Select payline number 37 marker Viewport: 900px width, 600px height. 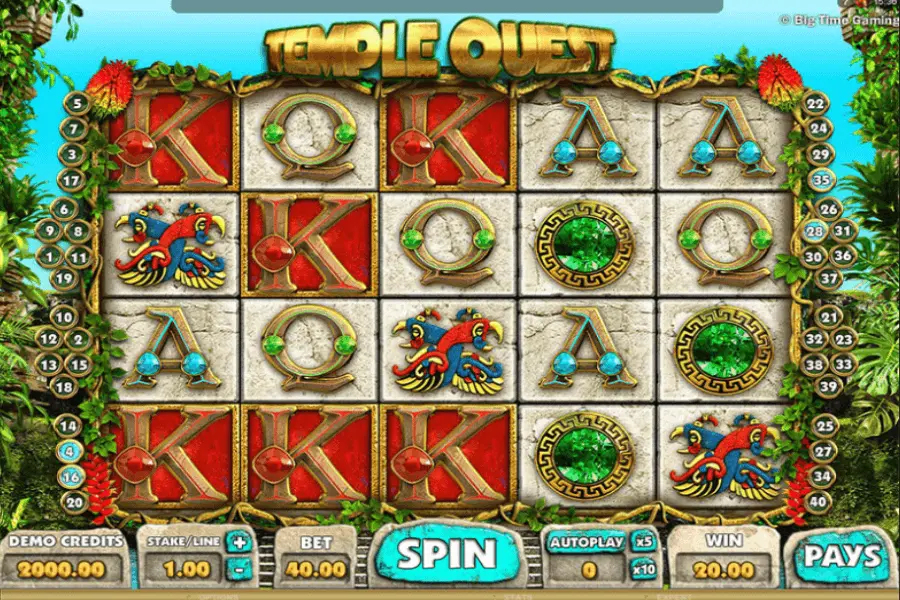pos(828,279)
